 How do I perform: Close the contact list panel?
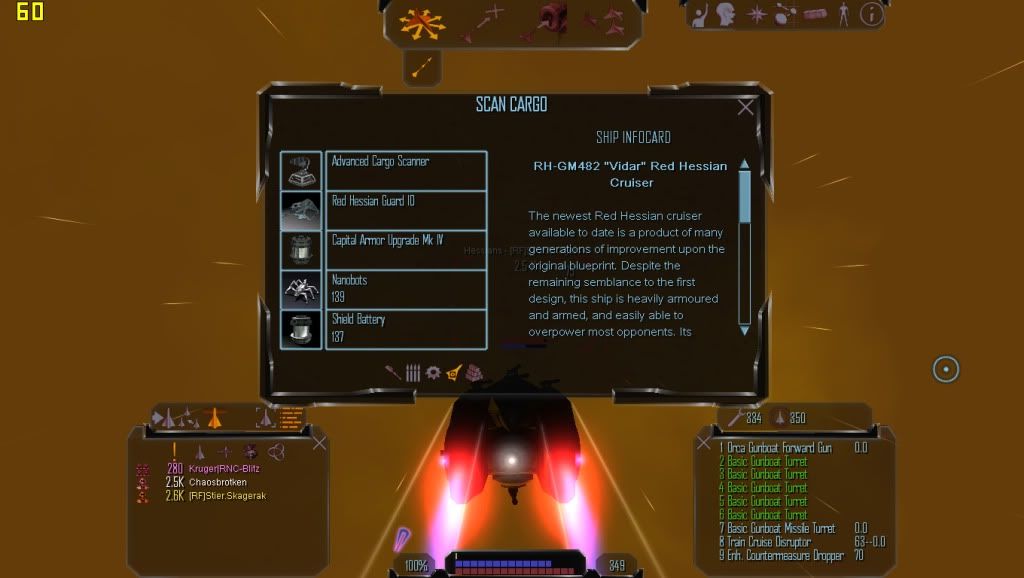coord(319,442)
